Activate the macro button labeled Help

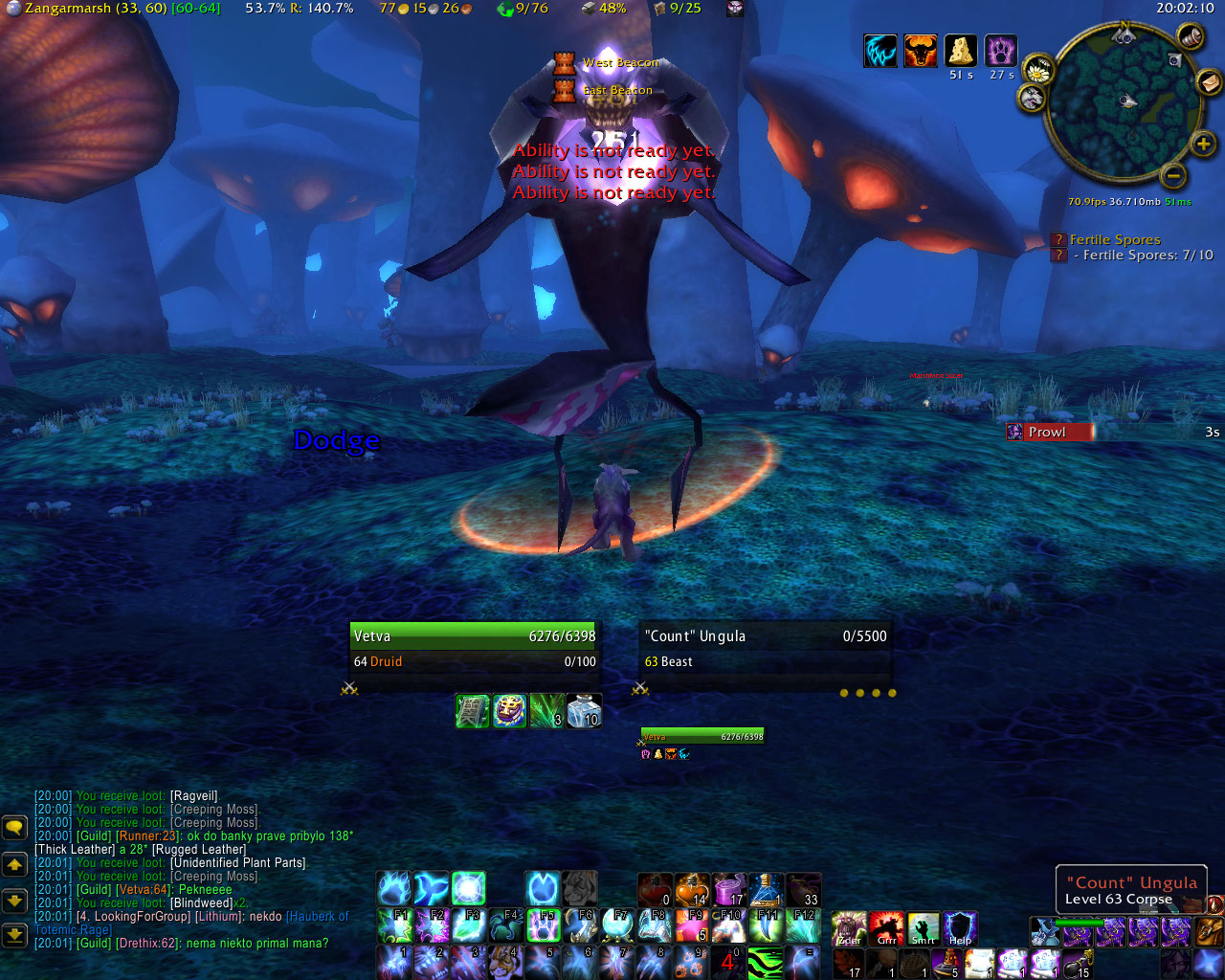(960, 928)
